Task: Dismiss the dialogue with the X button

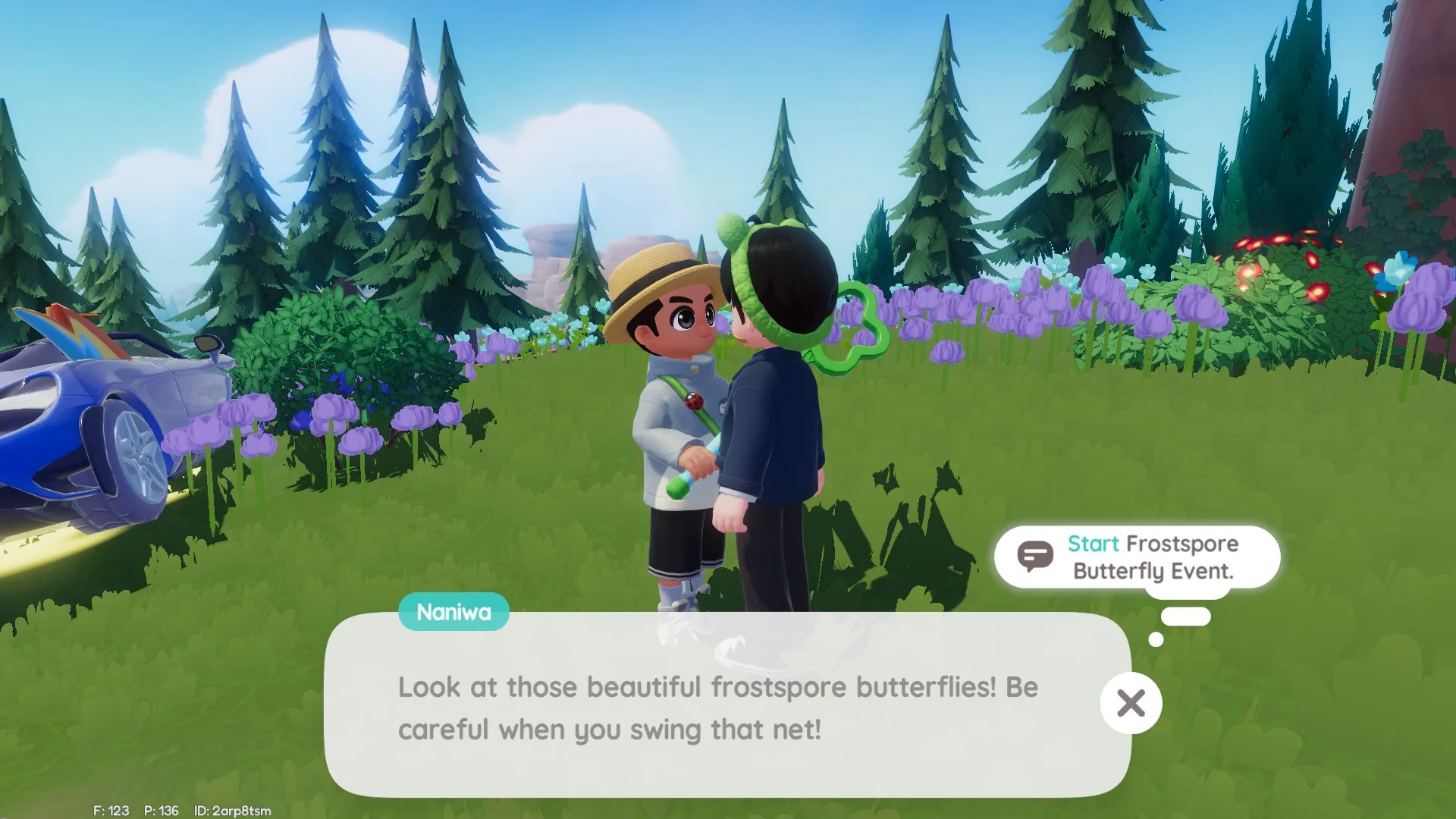Action: [1131, 703]
